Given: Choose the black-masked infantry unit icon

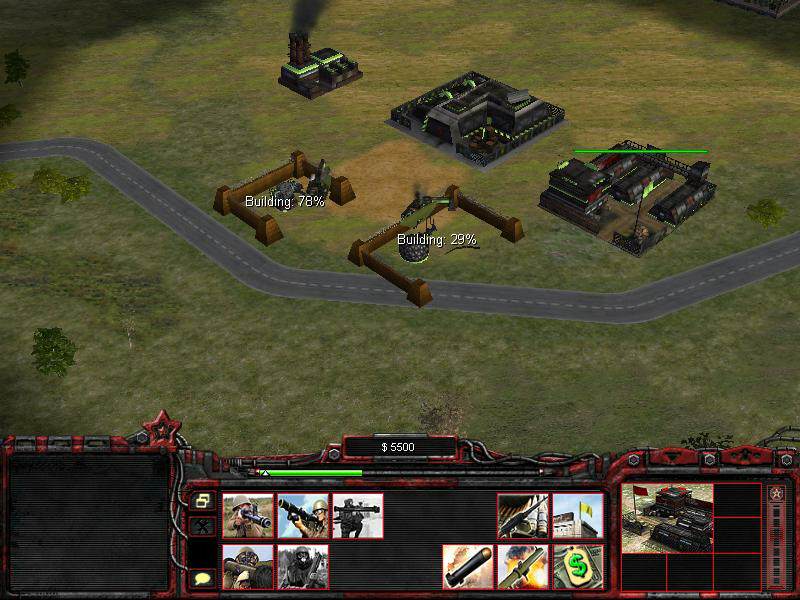Looking at the screenshot, I should (302, 567).
